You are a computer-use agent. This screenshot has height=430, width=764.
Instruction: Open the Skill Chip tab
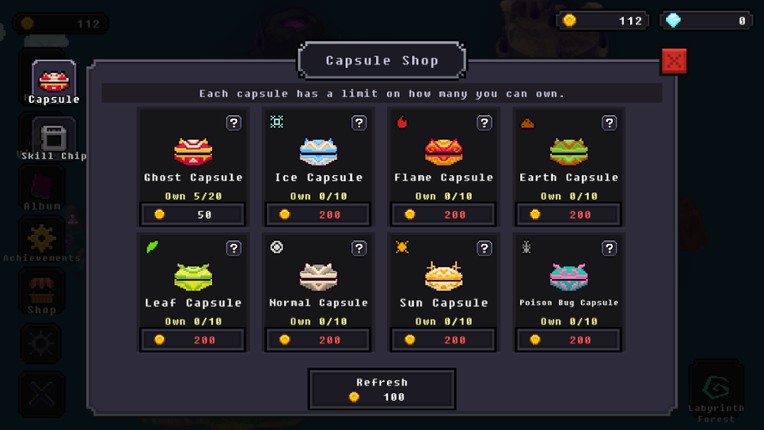(x=54, y=140)
